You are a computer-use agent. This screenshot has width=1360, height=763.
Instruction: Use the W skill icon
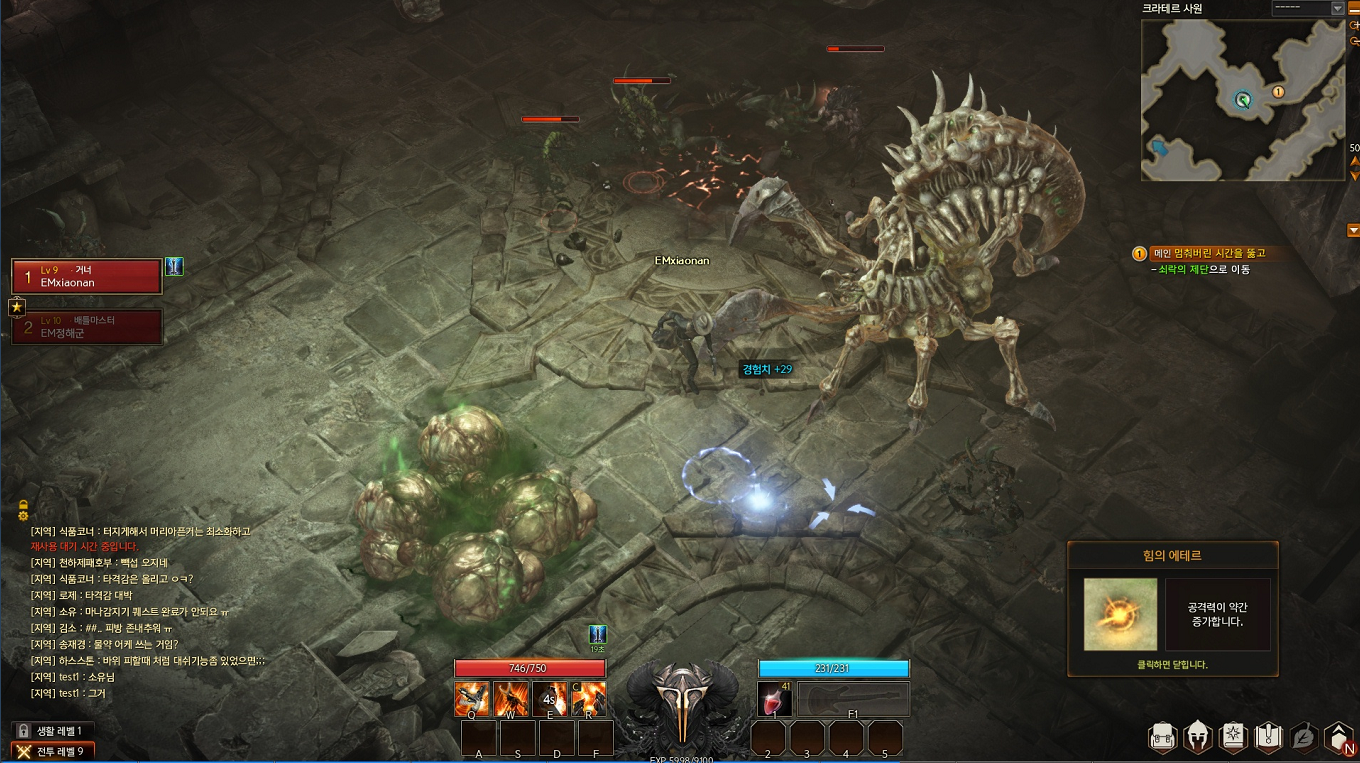(x=511, y=699)
